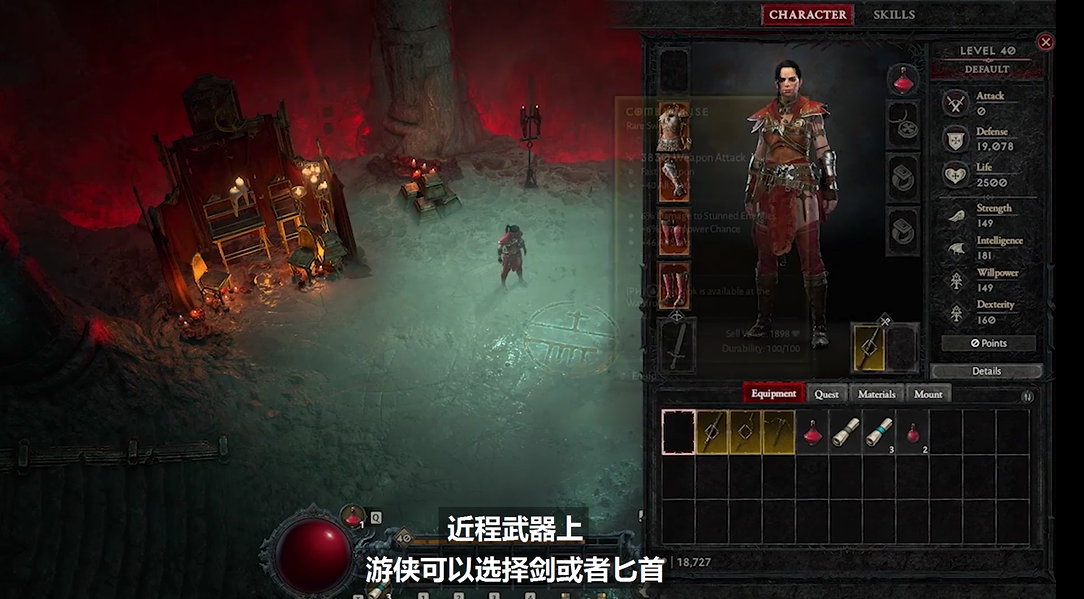Screen dimensions: 1084x599
Task: Close the character panel with the red X
Action: pyautogui.click(x=1045, y=42)
